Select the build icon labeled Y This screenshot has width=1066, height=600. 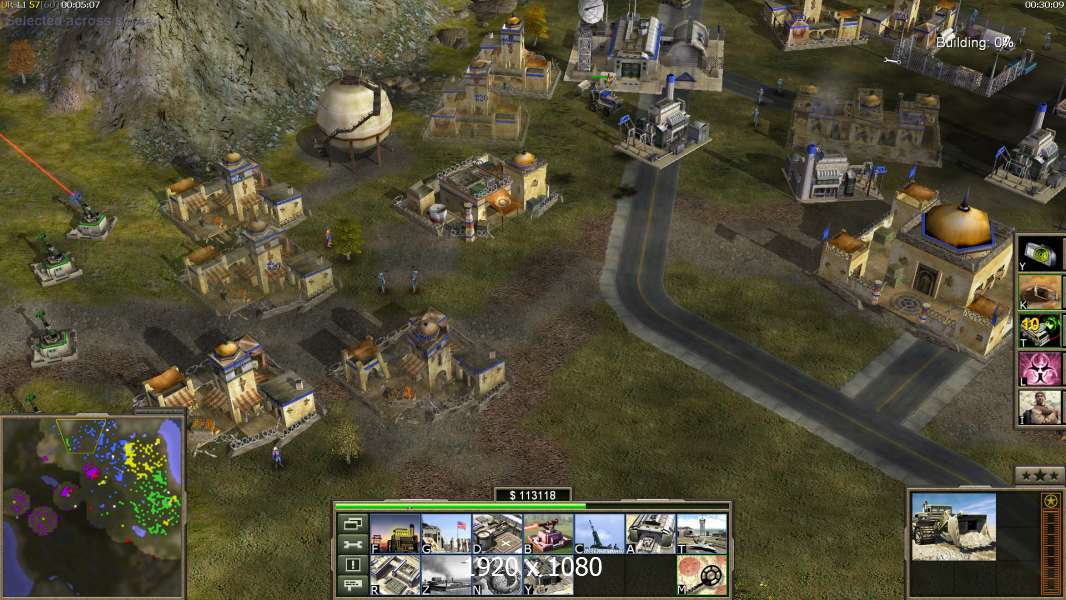pos(548,574)
